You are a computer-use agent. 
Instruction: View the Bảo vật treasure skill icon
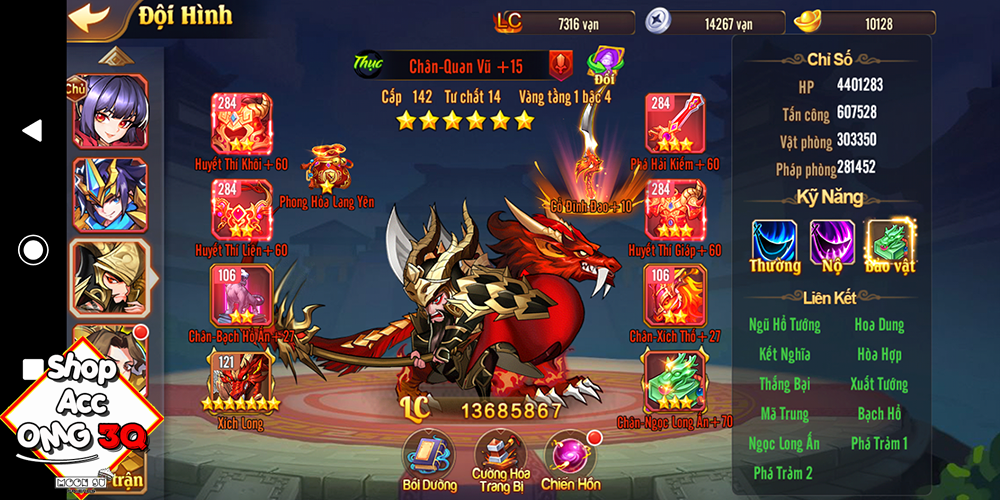tap(890, 243)
